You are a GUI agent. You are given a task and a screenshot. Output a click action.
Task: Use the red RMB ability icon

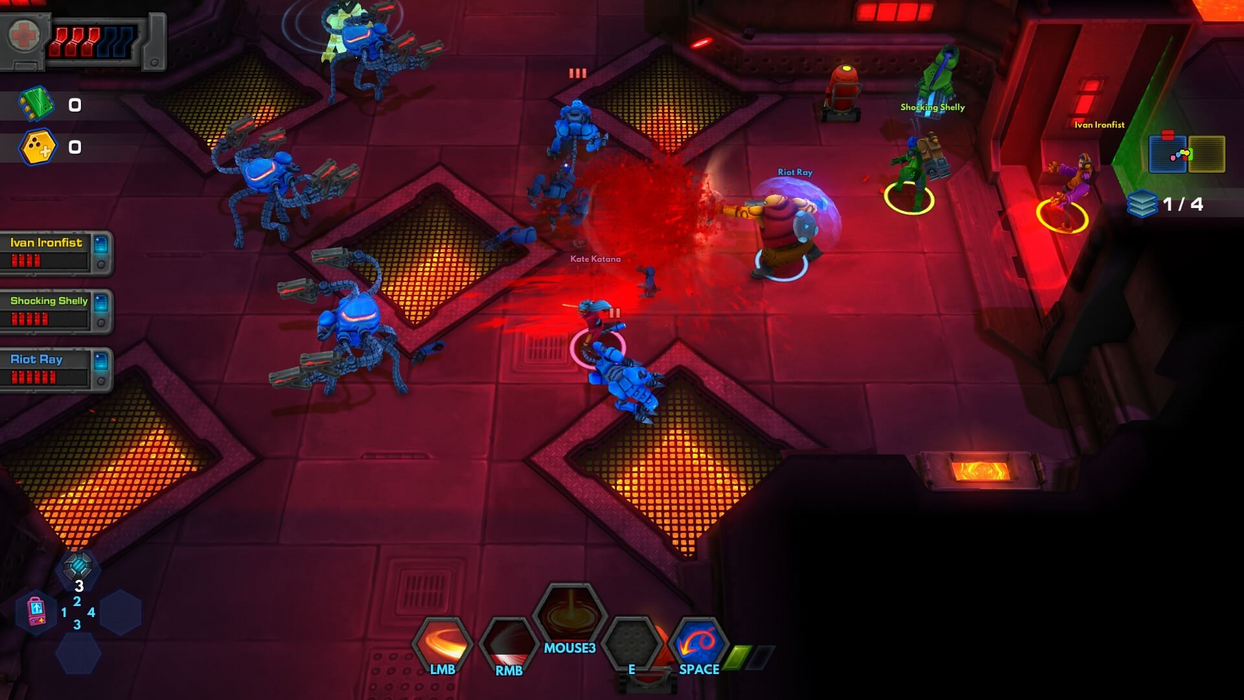click(x=508, y=642)
